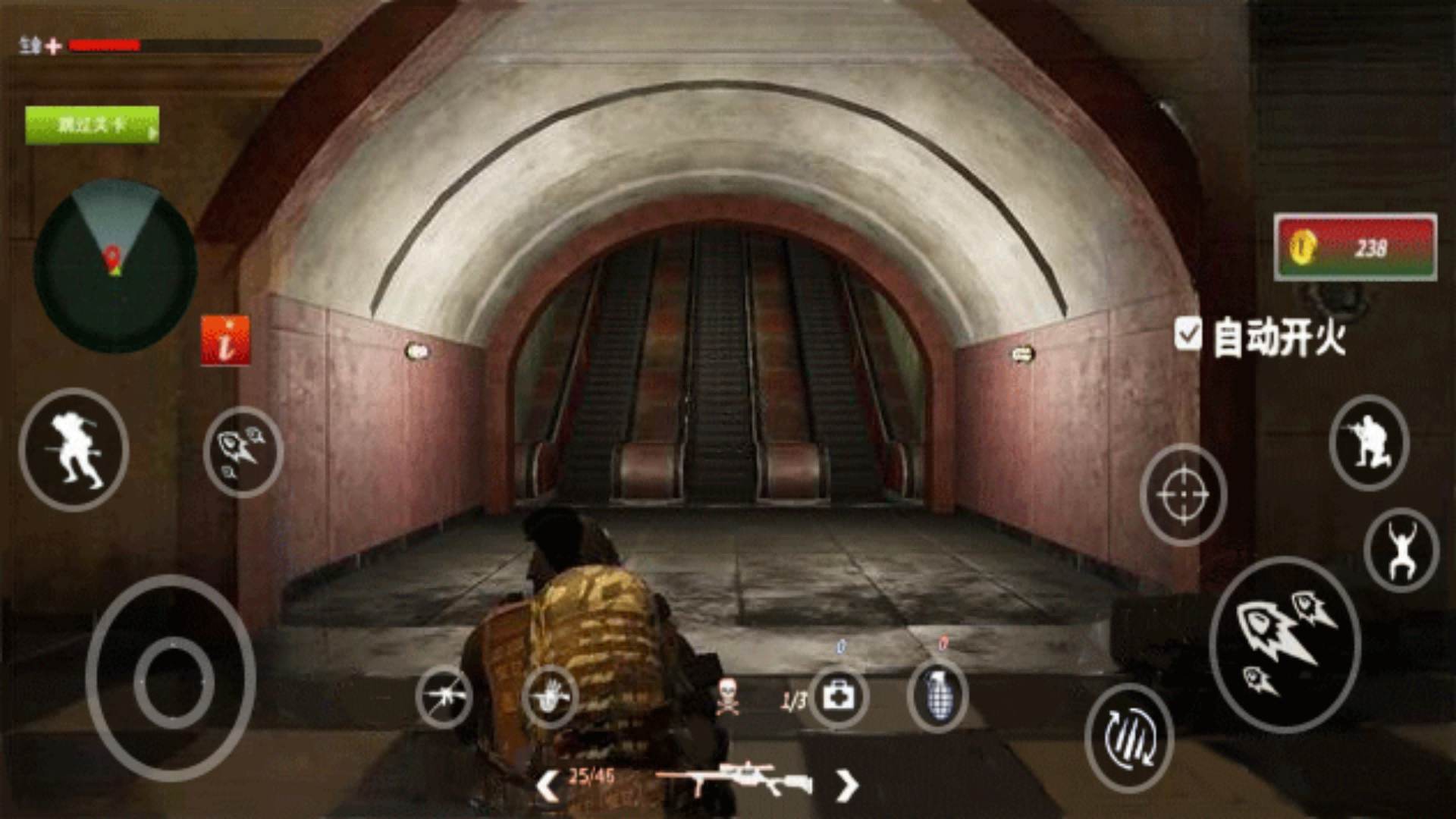The width and height of the screenshot is (1456, 819).
Task: Open the red info button
Action: click(225, 340)
